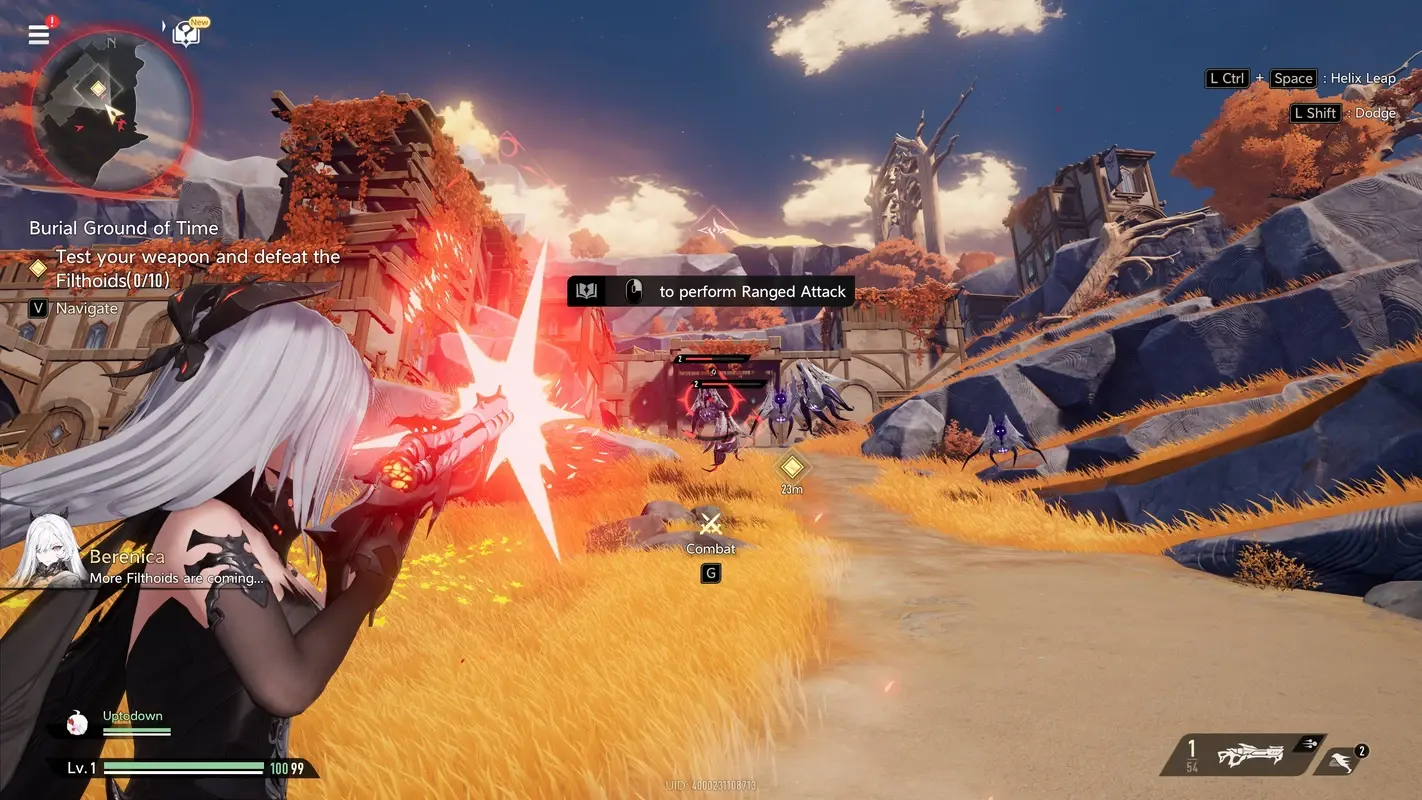Click the Ranged Attack prompt banner
Image resolution: width=1422 pixels, height=800 pixels.
(x=710, y=291)
